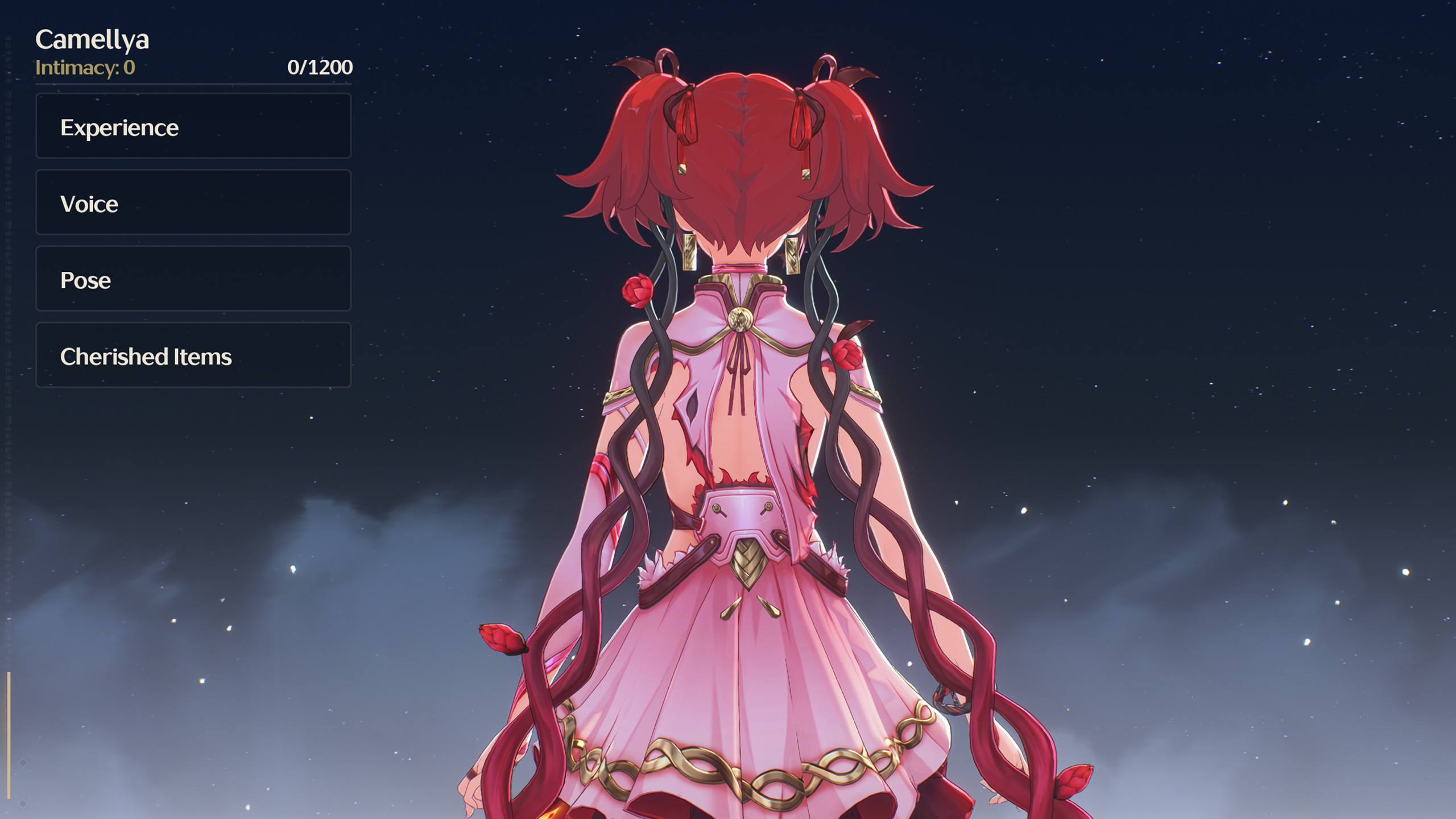Click the Camellya name label
Viewport: 1456px width, 819px height.
coord(93,40)
